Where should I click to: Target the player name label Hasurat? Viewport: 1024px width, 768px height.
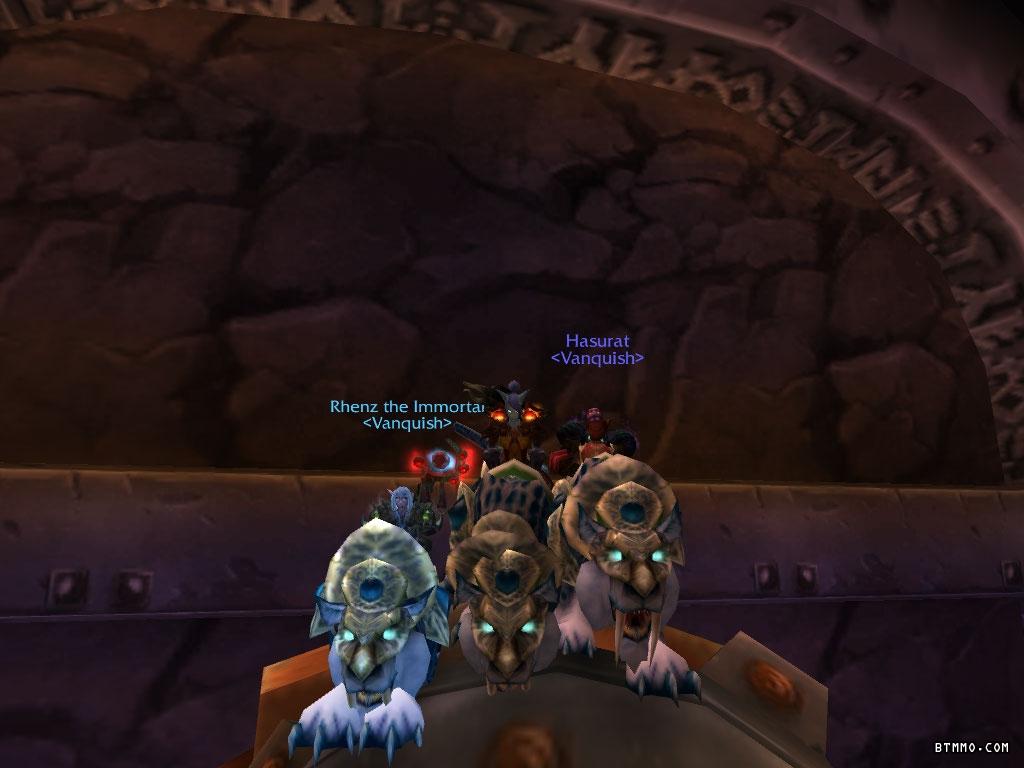(597, 341)
